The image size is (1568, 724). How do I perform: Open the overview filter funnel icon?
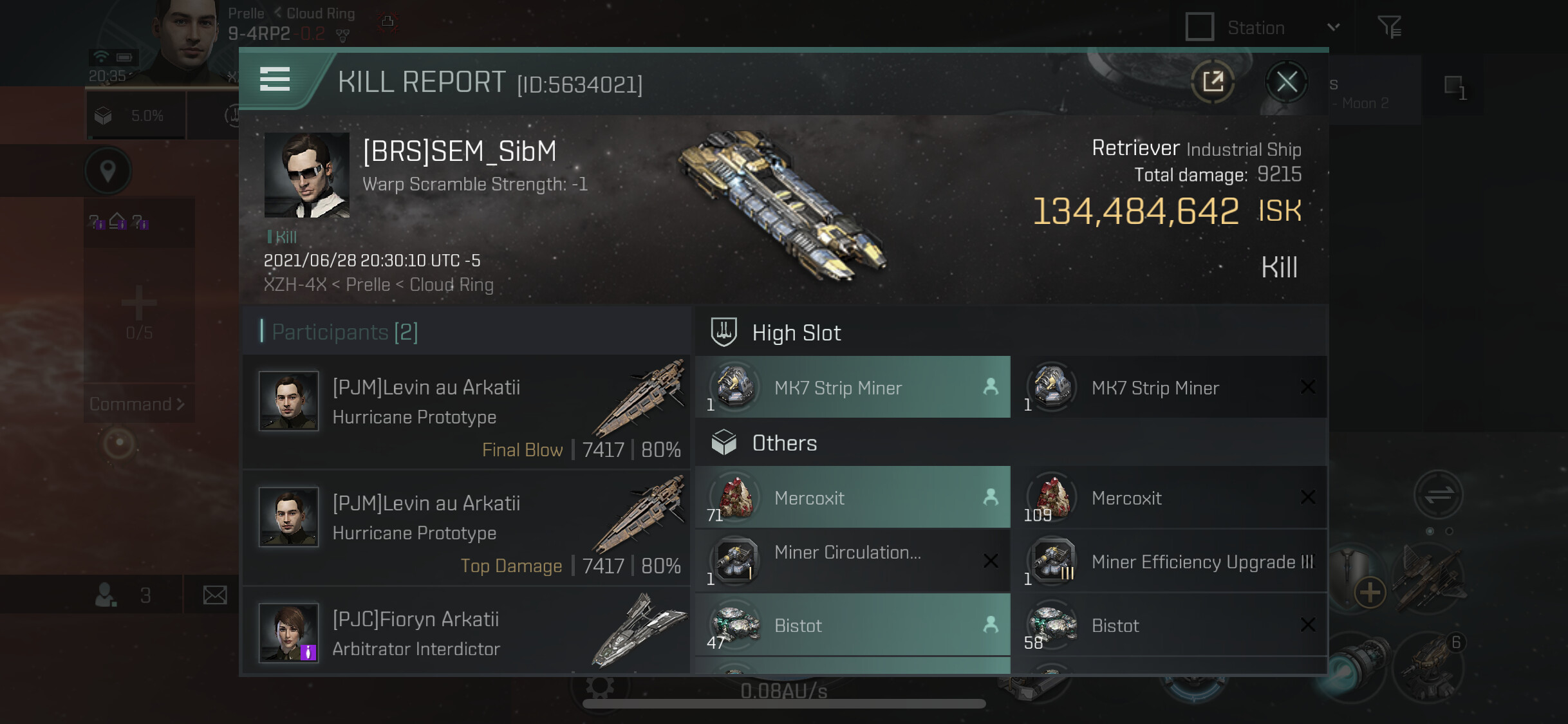[1389, 27]
